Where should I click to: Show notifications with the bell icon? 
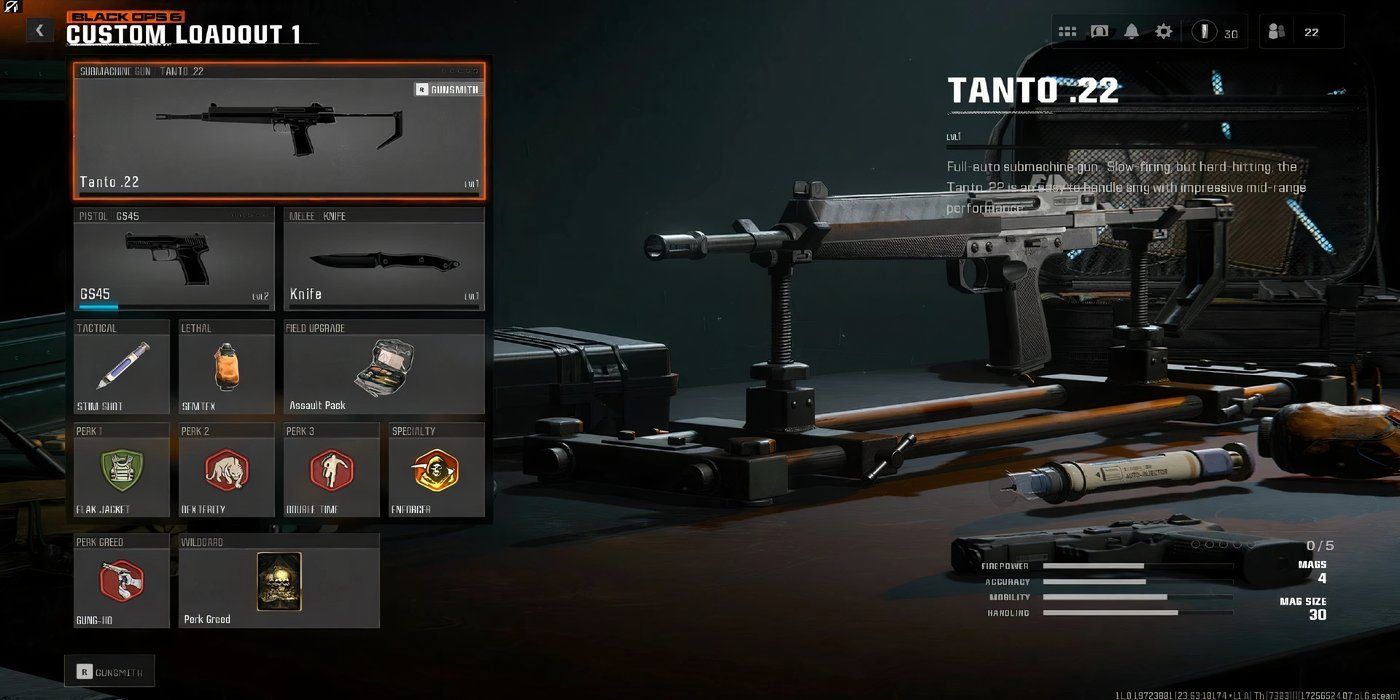click(x=1131, y=32)
